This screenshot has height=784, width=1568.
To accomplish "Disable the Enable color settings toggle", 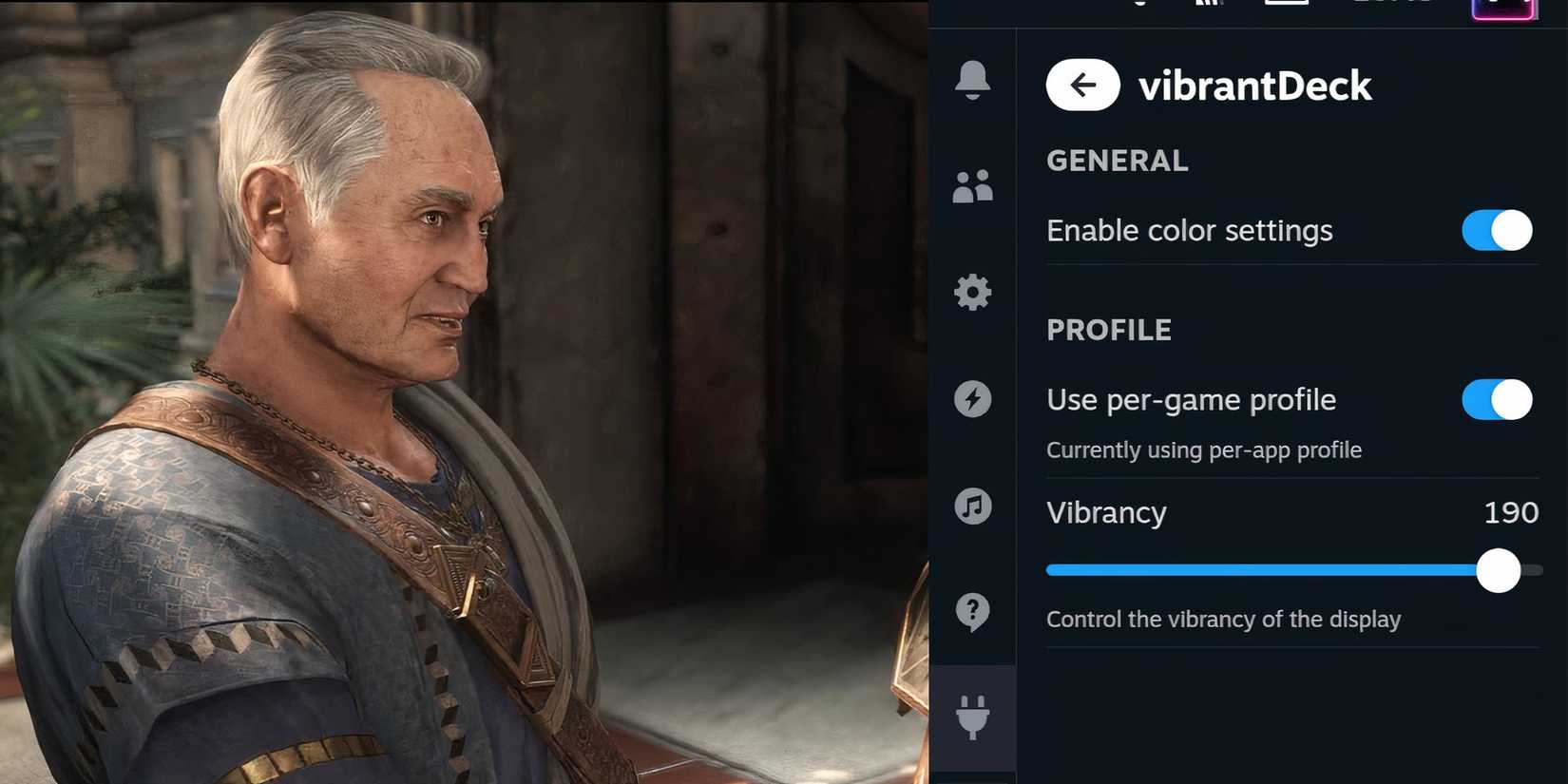I will pos(1496,230).
